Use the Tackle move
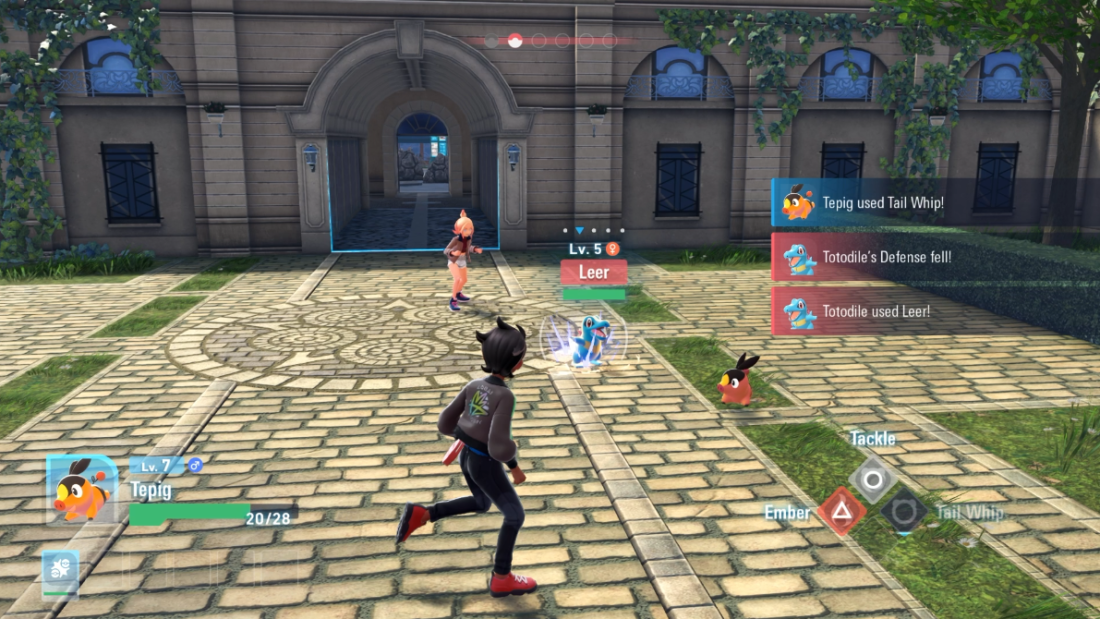The height and width of the screenshot is (619, 1100). tap(873, 480)
